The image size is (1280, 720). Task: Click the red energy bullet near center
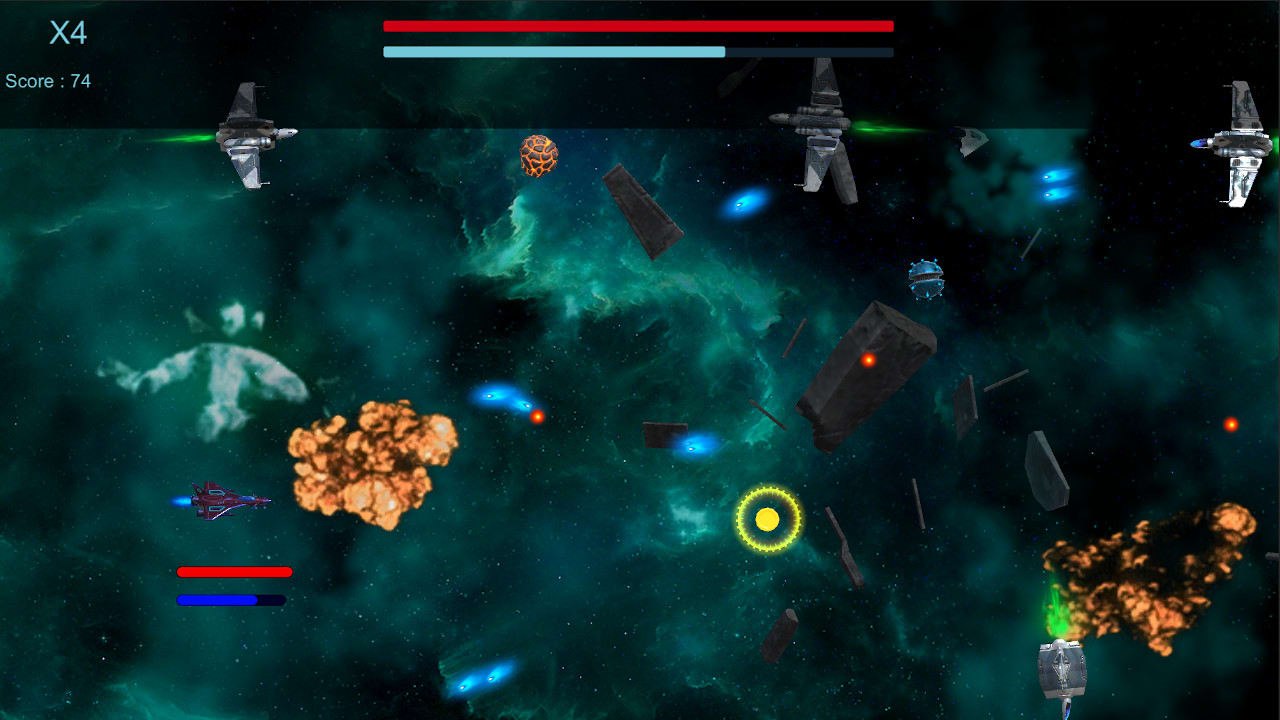(x=538, y=416)
